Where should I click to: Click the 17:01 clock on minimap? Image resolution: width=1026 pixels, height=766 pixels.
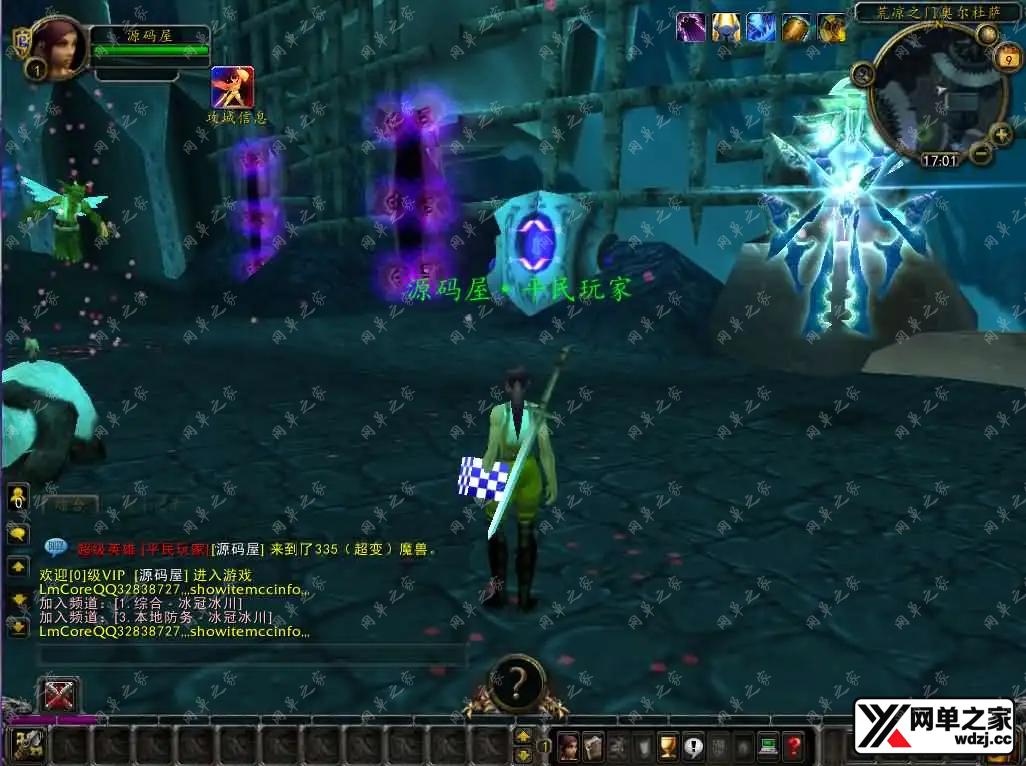click(x=939, y=160)
